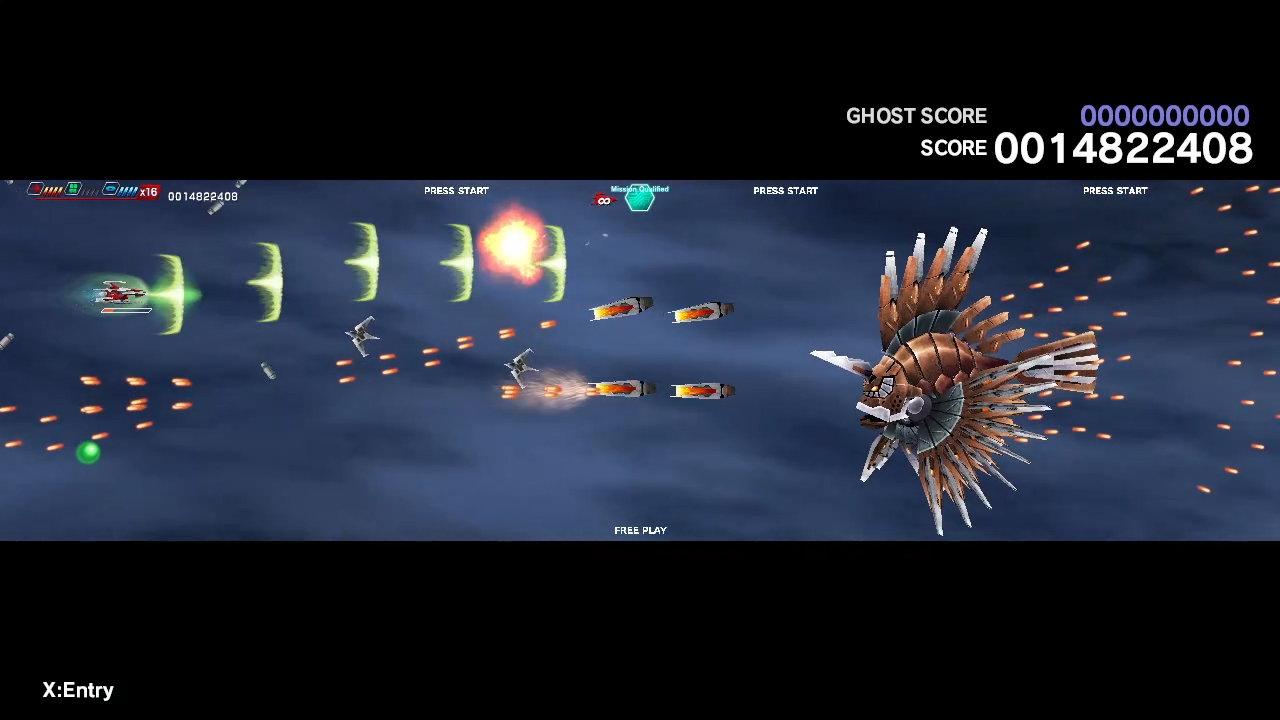Click the red ship lives infinity icon
The image size is (1280, 720).
[604, 201]
